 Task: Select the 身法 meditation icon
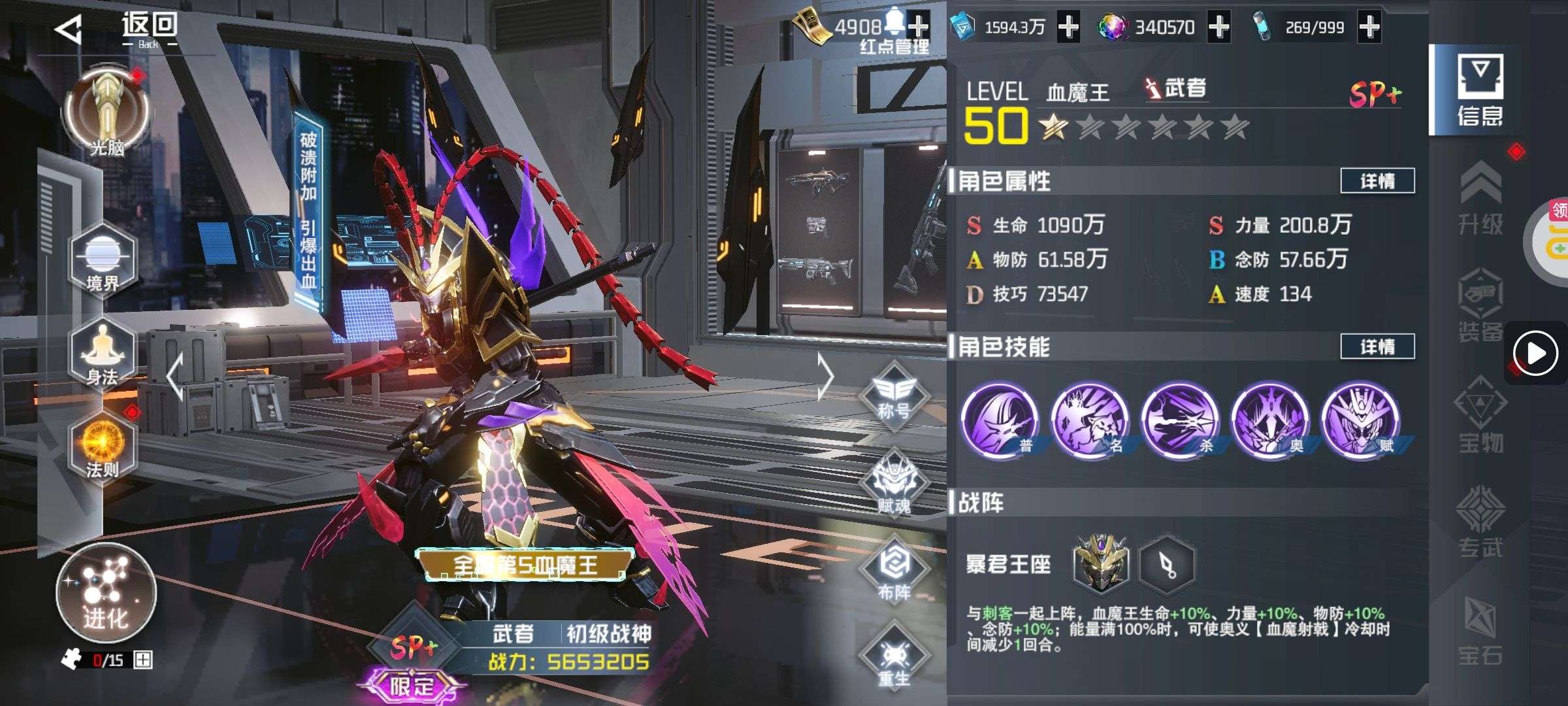(x=103, y=354)
